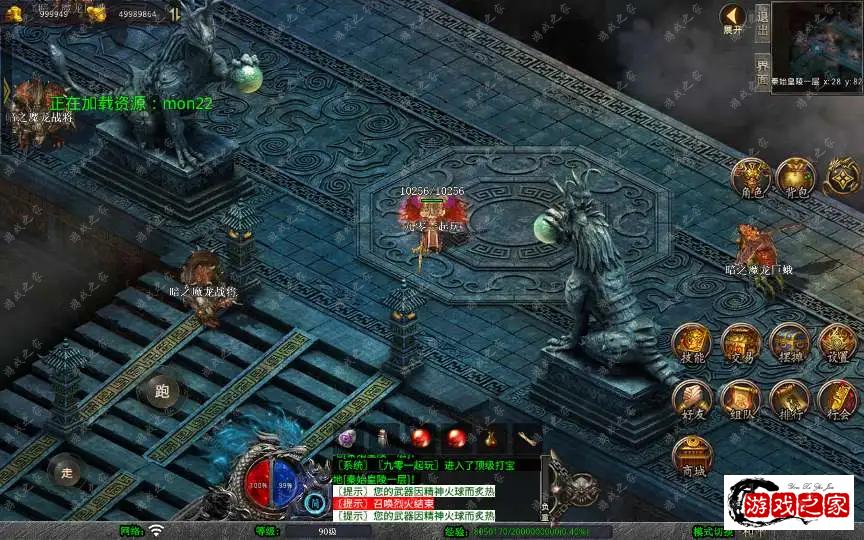Viewport: 864px width, 540px height.
Task: Click the 展开 expand arrow button
Action: [734, 18]
